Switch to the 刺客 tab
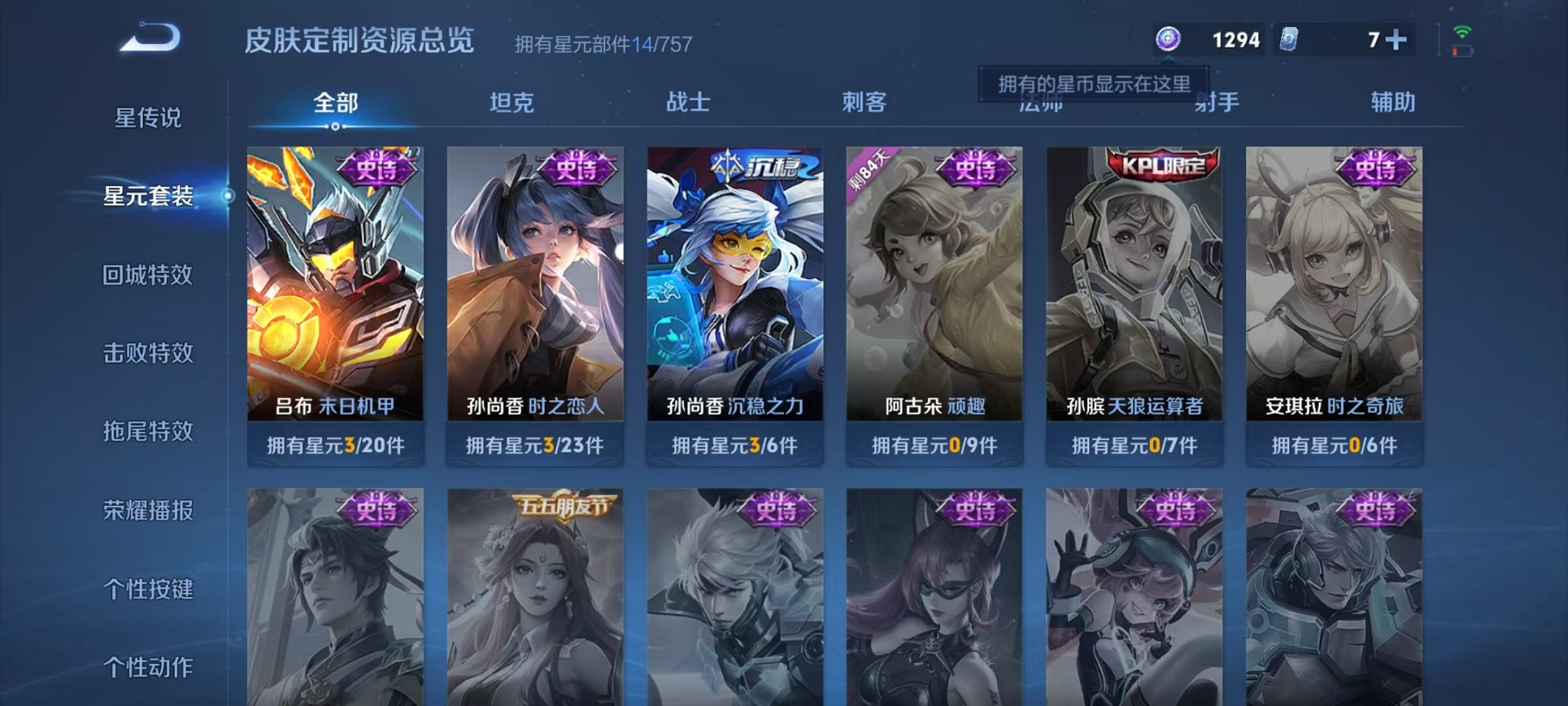 tap(863, 101)
